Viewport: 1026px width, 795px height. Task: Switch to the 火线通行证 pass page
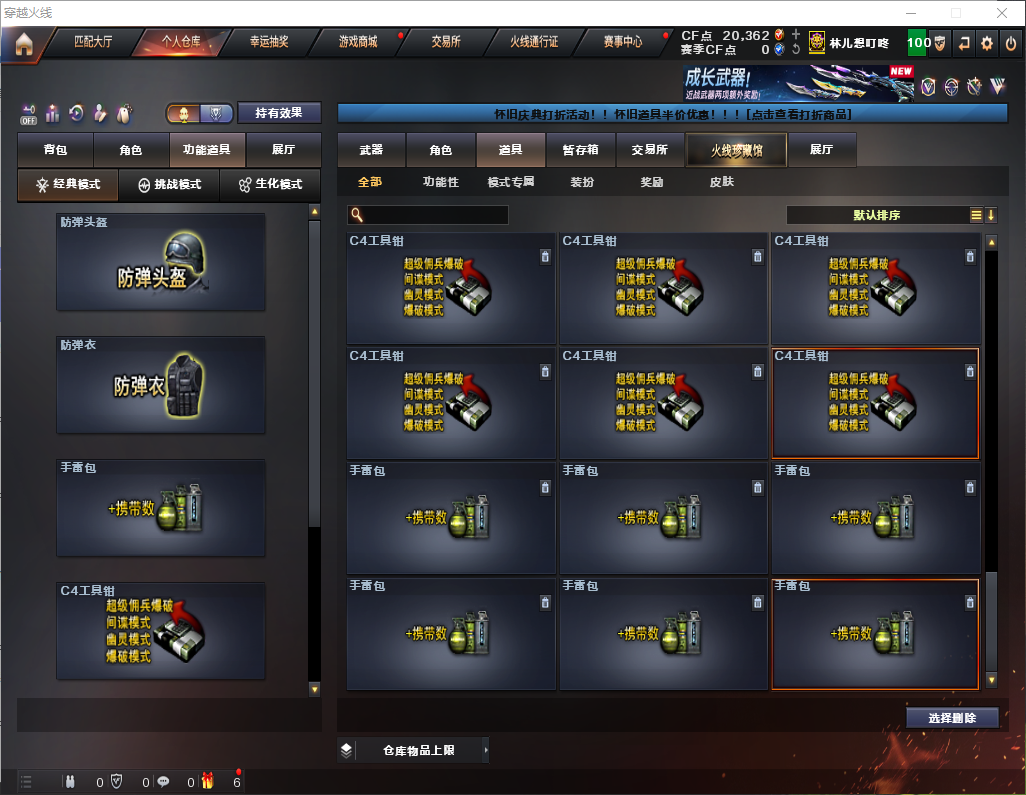(x=534, y=42)
